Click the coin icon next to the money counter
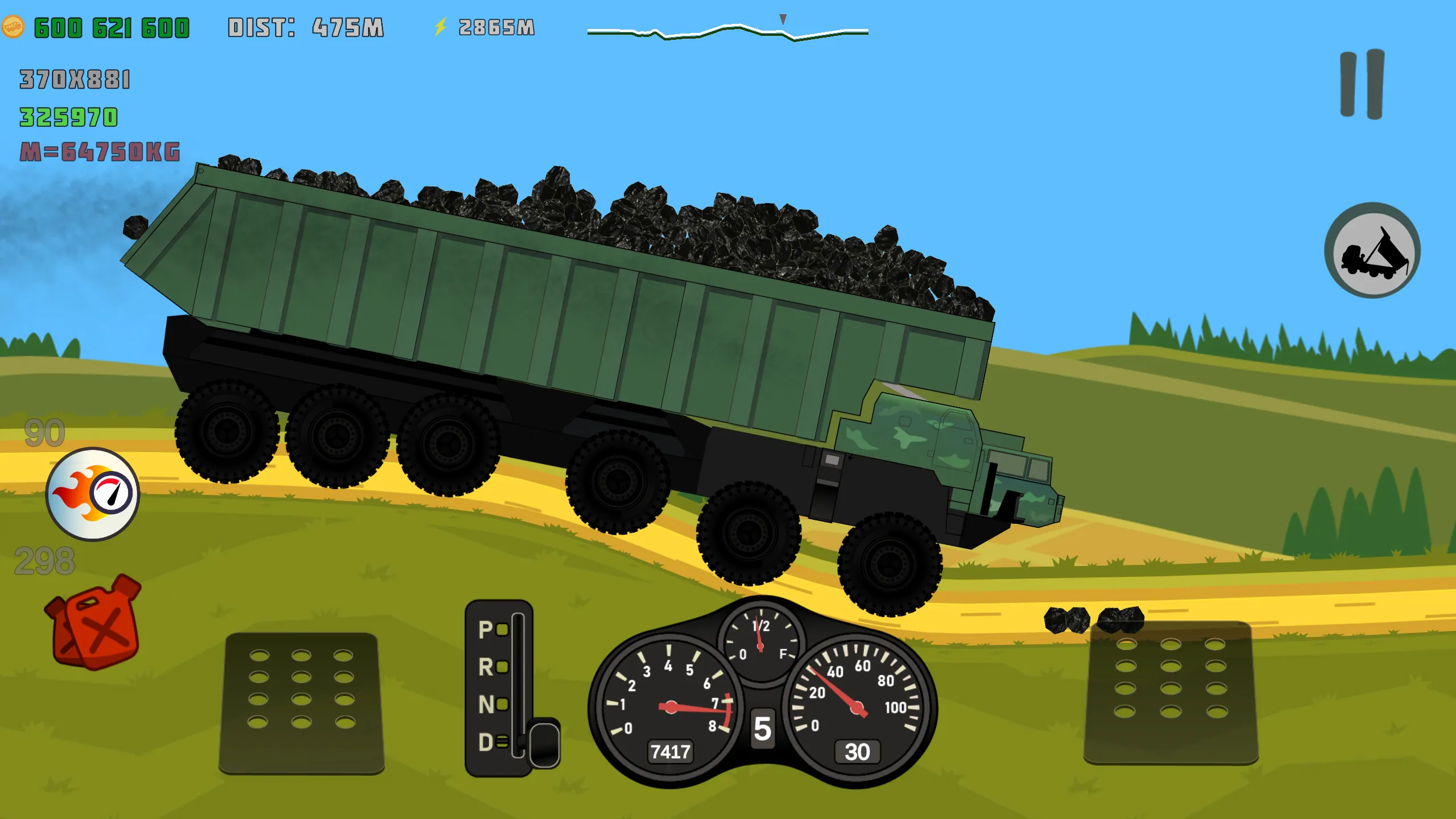The width and height of the screenshot is (1456, 819). click(13, 26)
